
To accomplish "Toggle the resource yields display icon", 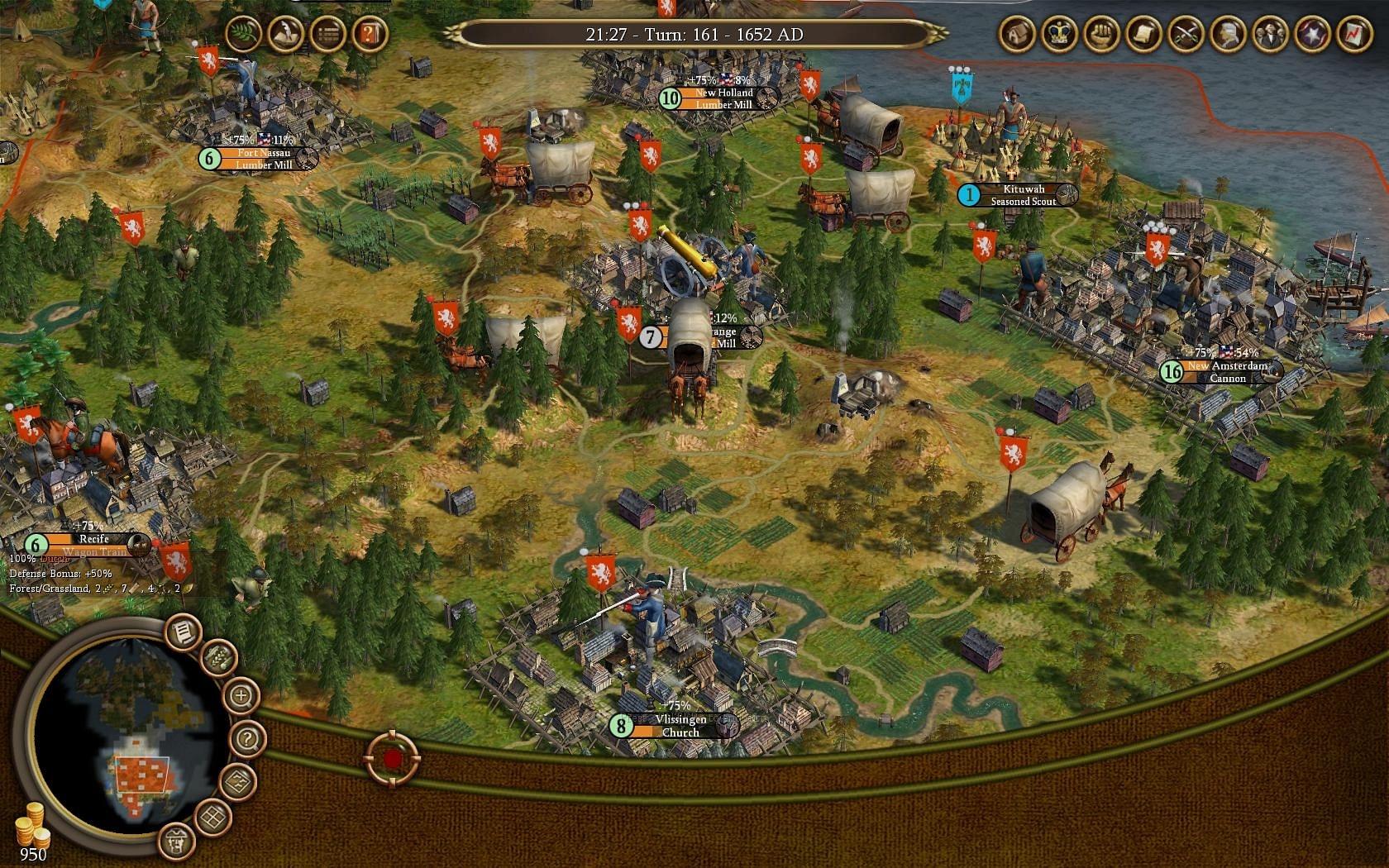I will tap(220, 657).
